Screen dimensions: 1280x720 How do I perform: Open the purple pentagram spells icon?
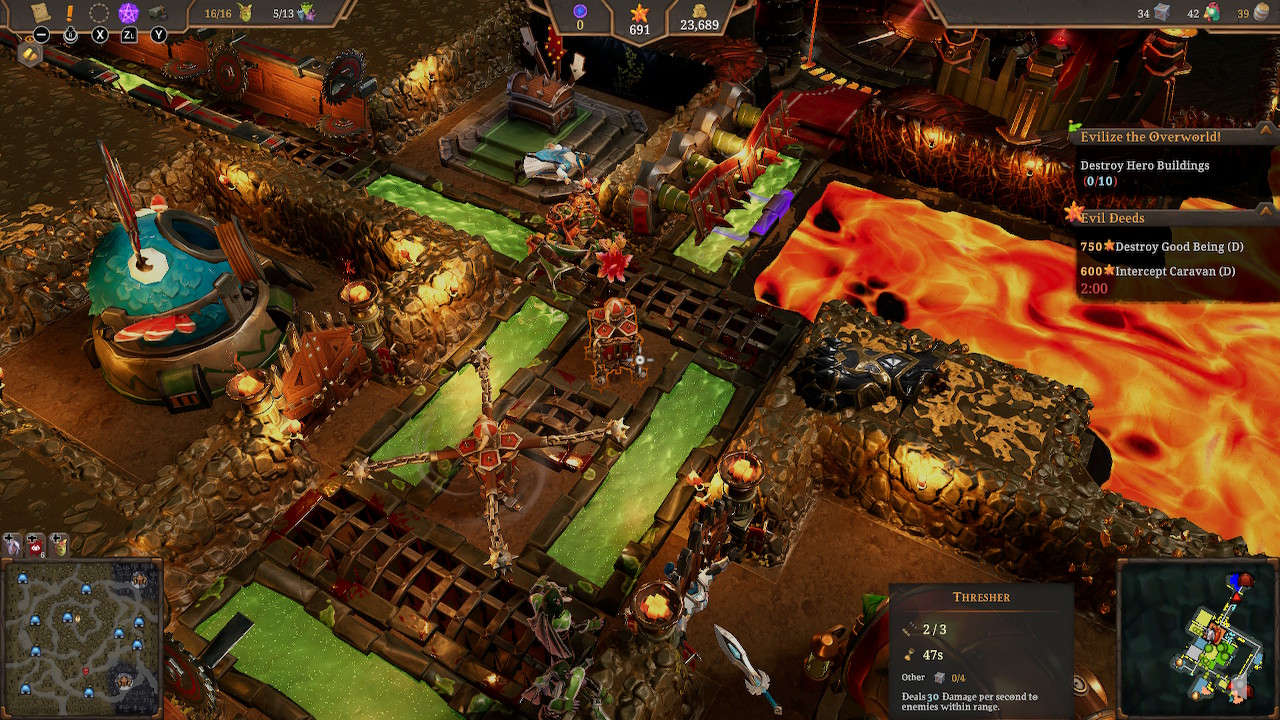pyautogui.click(x=129, y=13)
